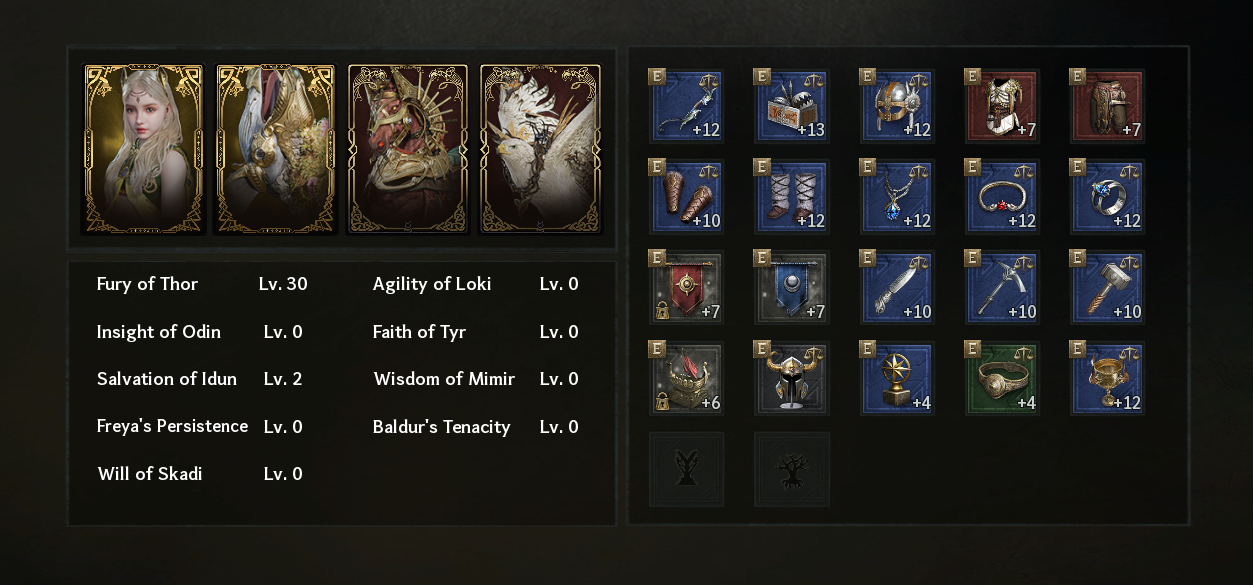The width and height of the screenshot is (1253, 585).
Task: Choose the white eagle card
Action: coord(541,149)
